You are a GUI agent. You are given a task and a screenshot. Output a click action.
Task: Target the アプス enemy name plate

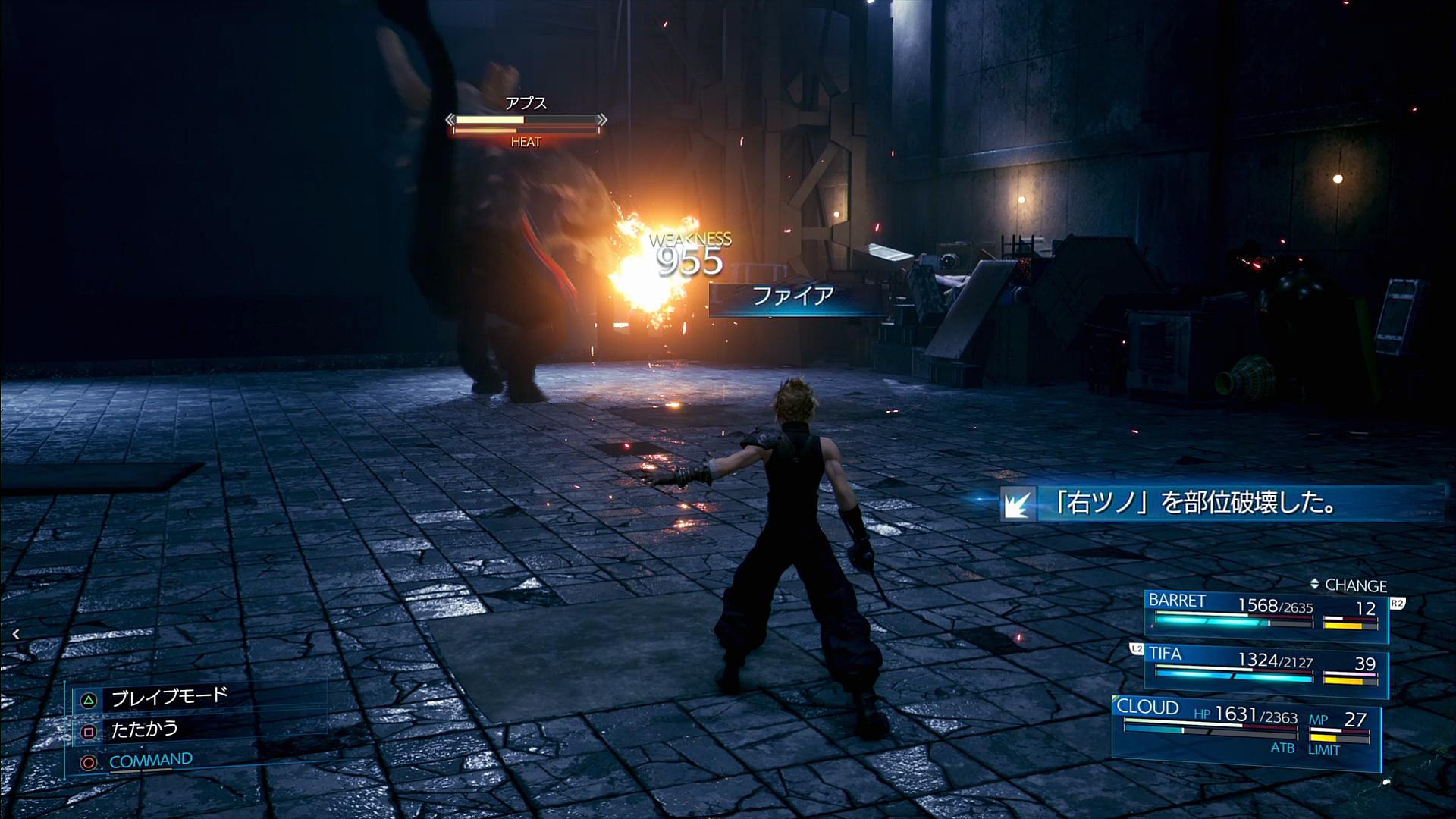pyautogui.click(x=526, y=103)
